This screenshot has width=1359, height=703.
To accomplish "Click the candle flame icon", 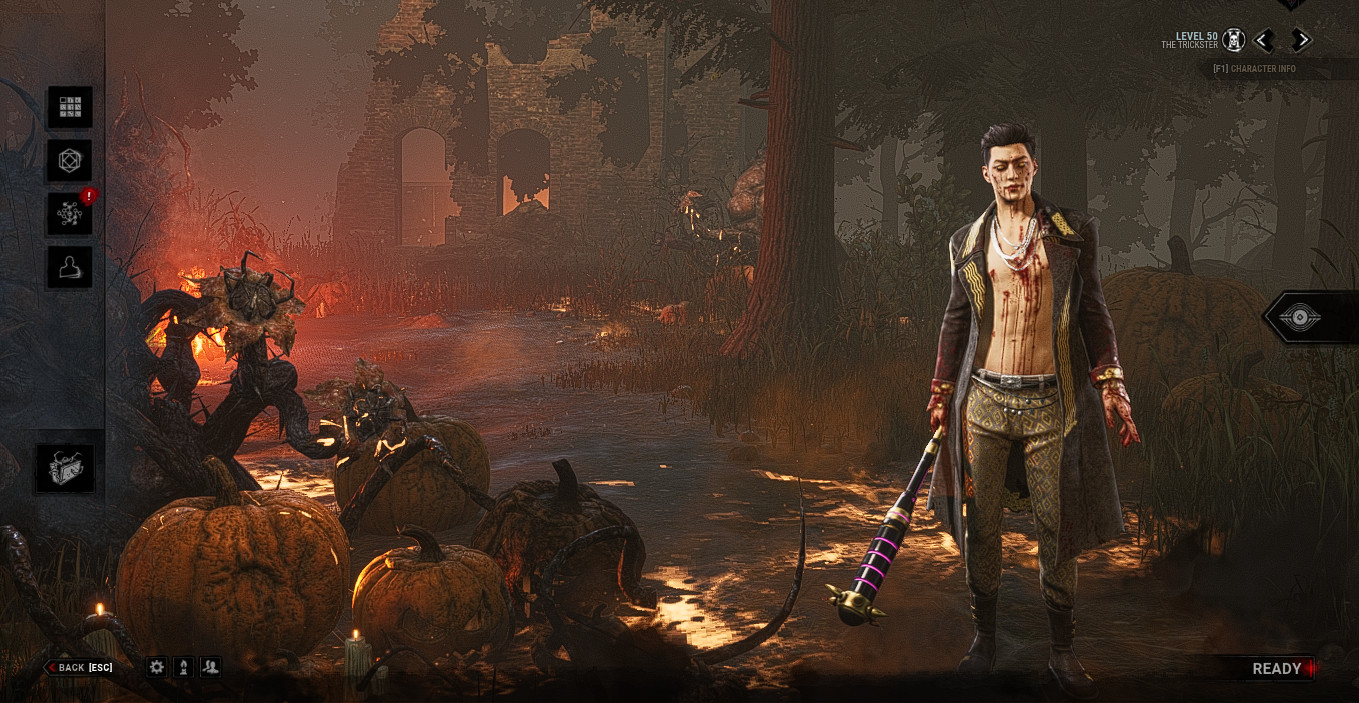I will [183, 667].
